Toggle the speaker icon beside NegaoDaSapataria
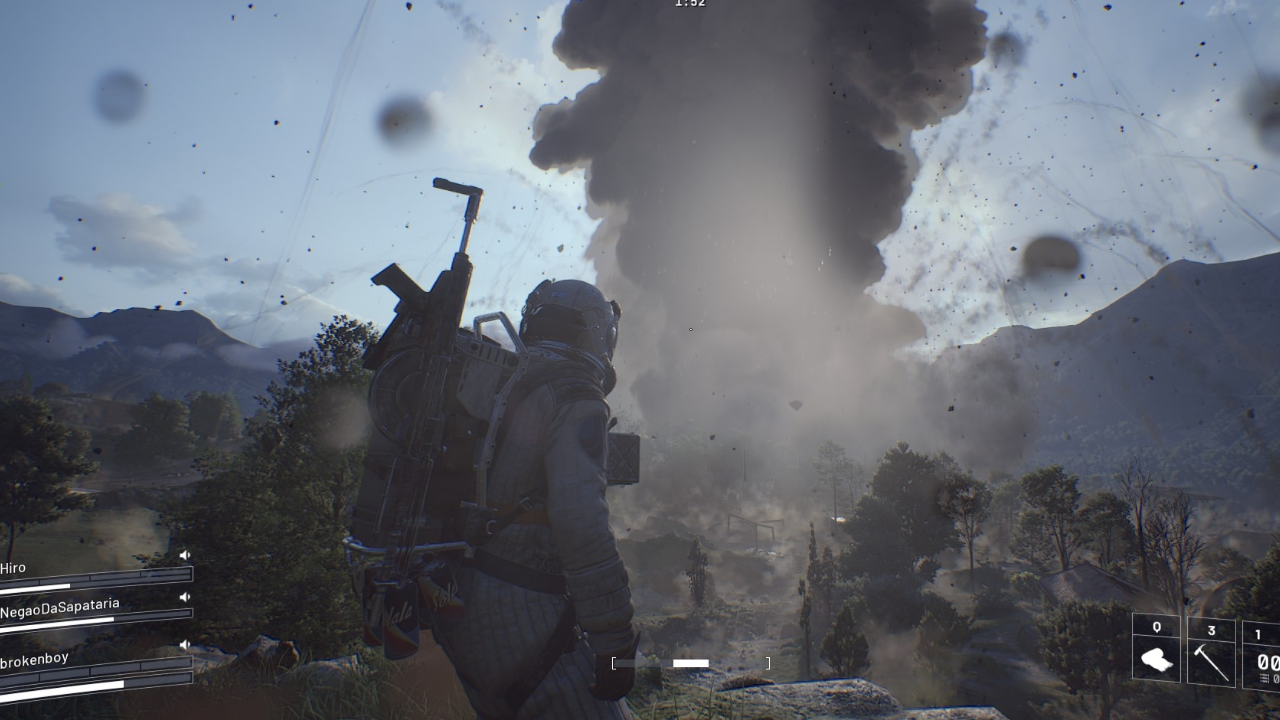The width and height of the screenshot is (1280, 720). [x=185, y=597]
